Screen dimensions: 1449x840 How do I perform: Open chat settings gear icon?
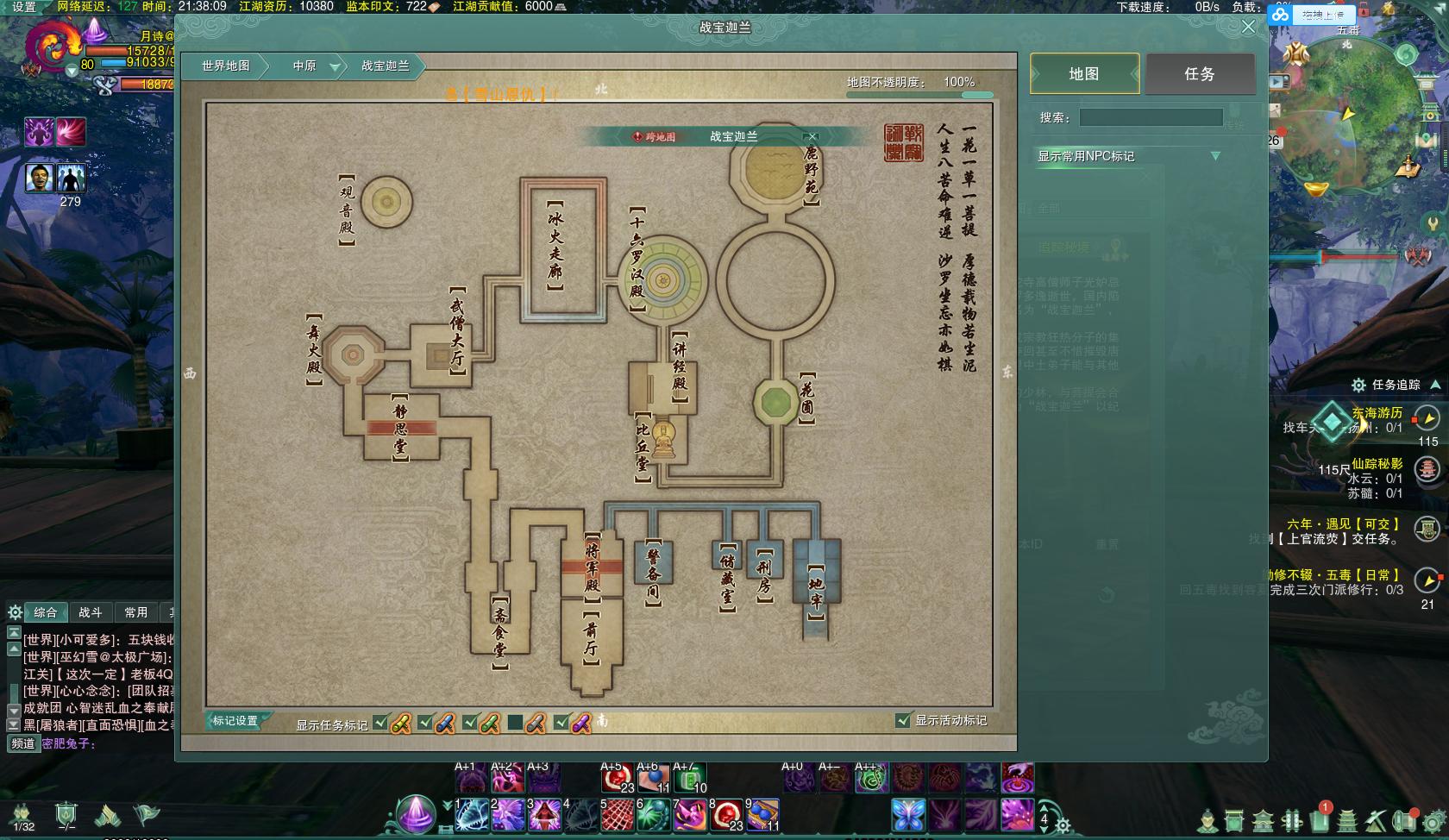[x=15, y=612]
